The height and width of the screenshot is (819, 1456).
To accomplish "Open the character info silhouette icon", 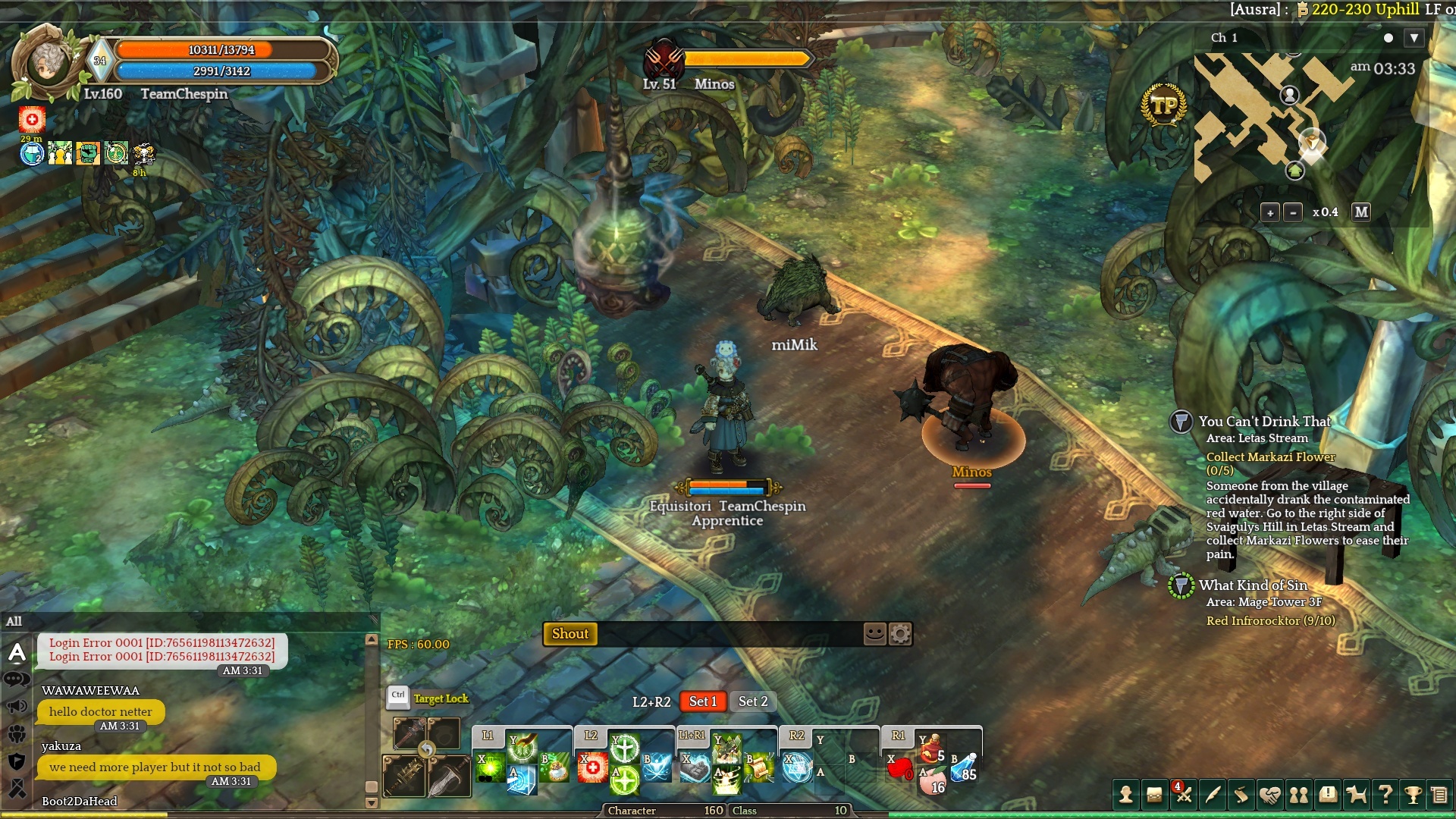I will (1125, 795).
